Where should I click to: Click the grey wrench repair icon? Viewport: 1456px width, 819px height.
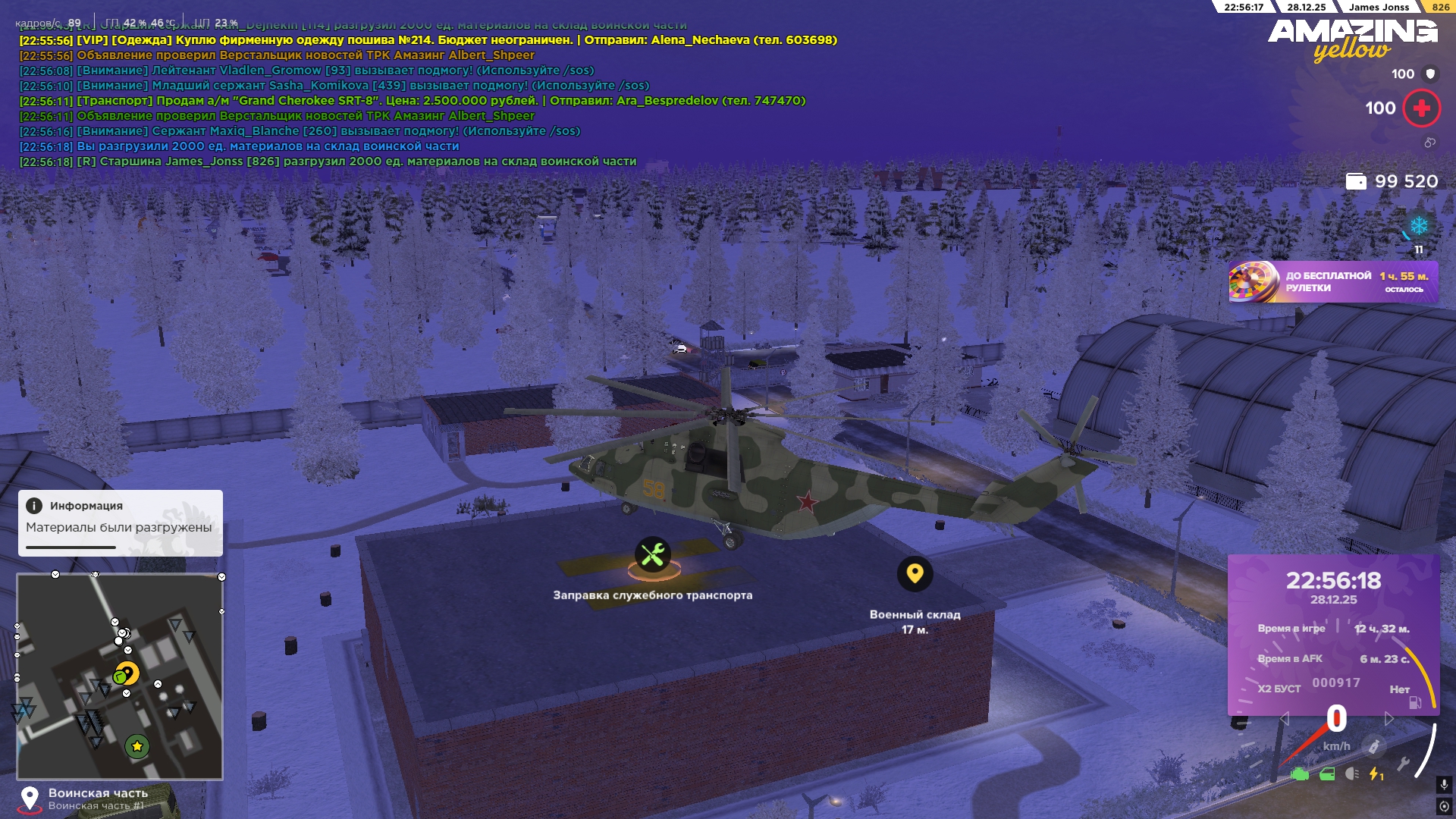(x=1403, y=764)
